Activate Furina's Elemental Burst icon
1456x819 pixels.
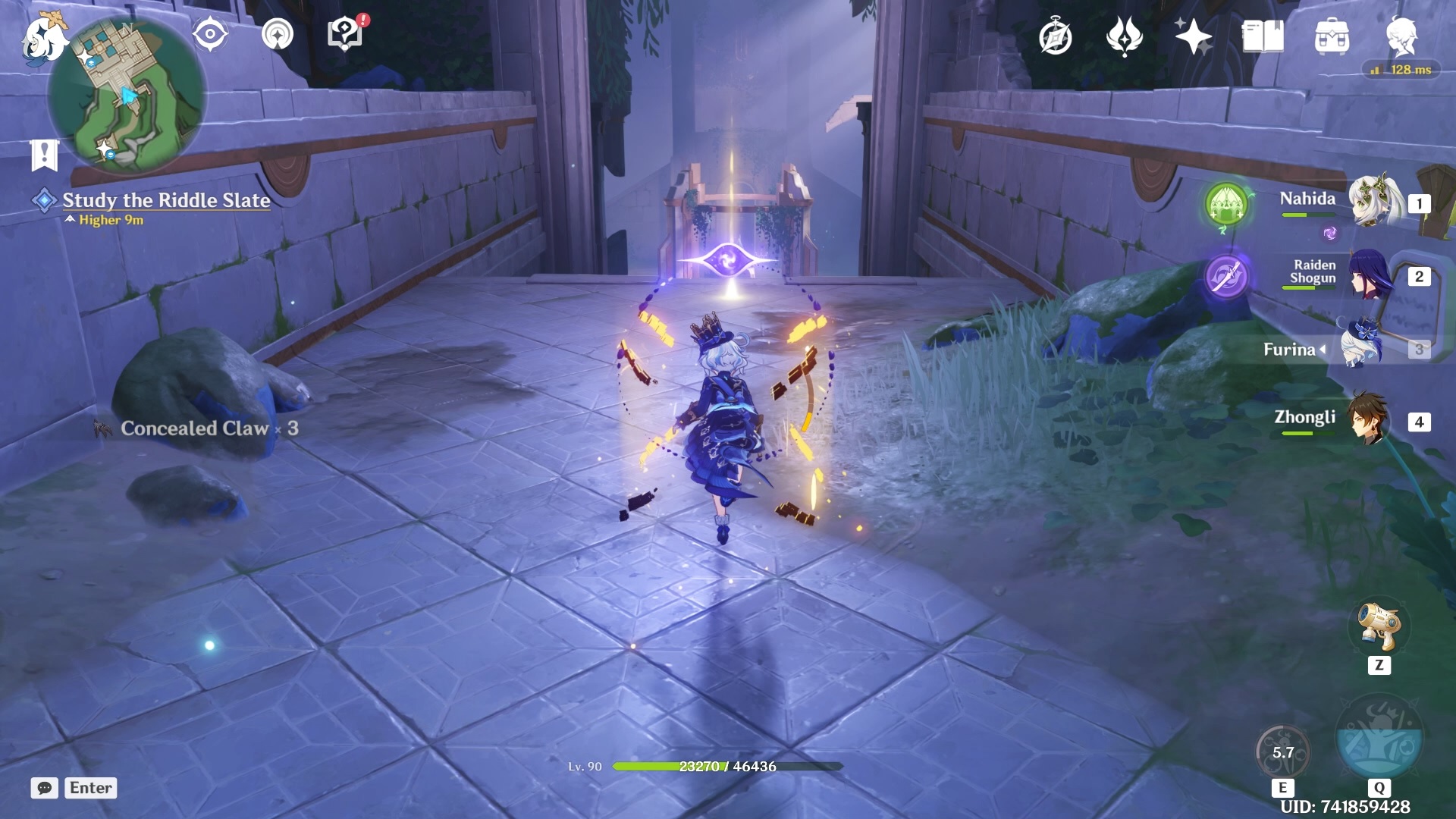tap(1379, 737)
